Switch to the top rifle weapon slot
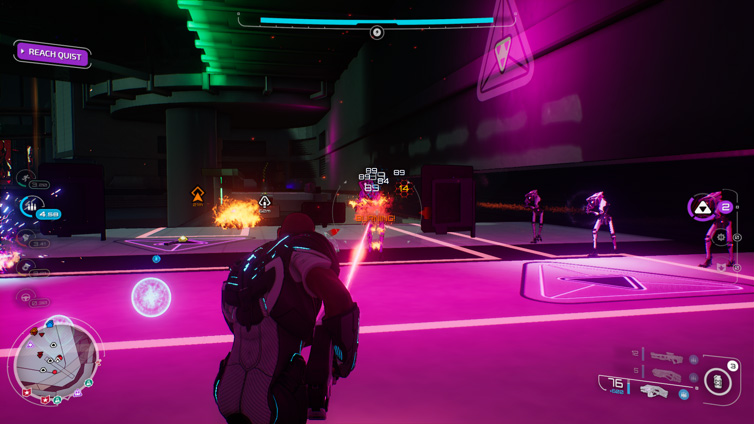The image size is (754, 424). coord(665,356)
